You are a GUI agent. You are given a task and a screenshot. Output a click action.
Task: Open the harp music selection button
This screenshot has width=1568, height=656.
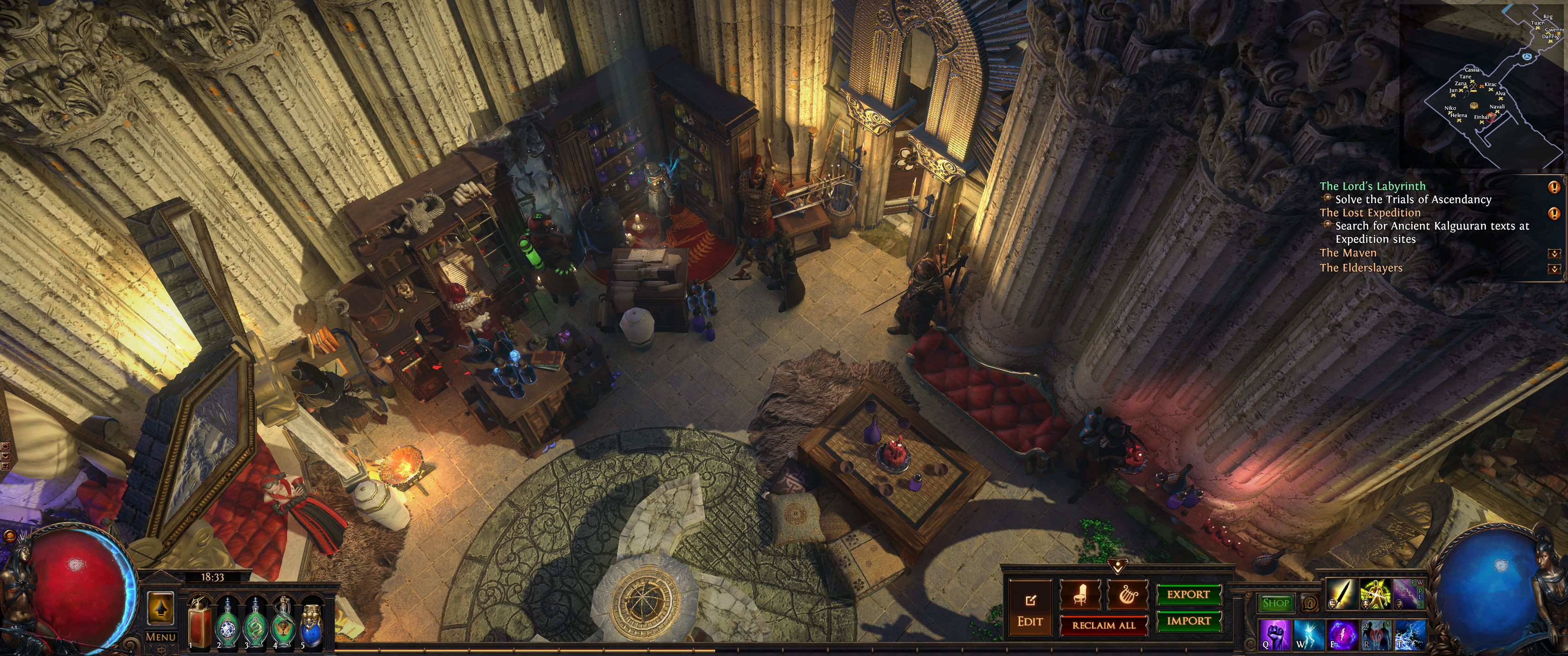(1127, 594)
